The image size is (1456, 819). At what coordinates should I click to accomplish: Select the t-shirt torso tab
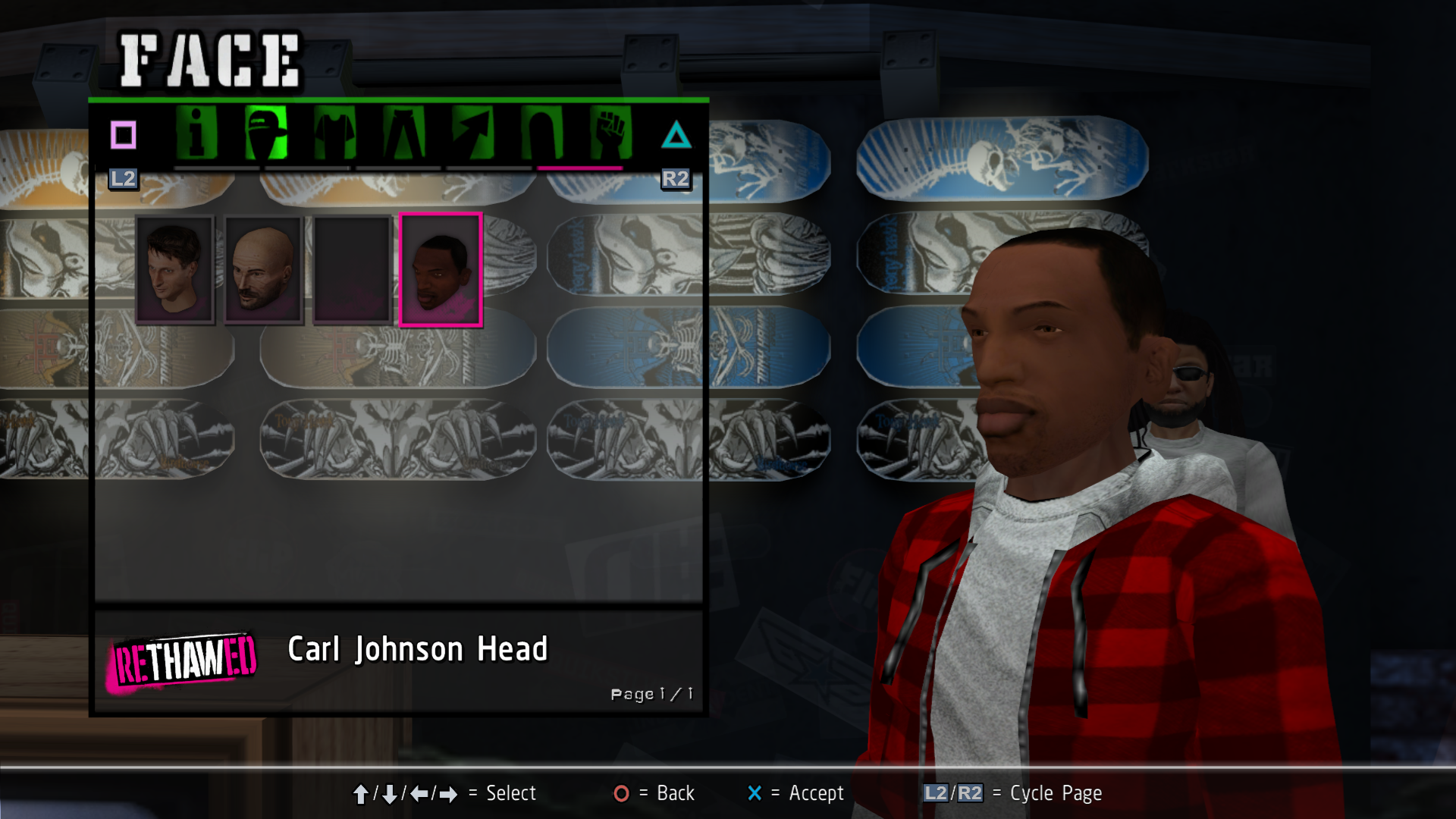[x=334, y=133]
